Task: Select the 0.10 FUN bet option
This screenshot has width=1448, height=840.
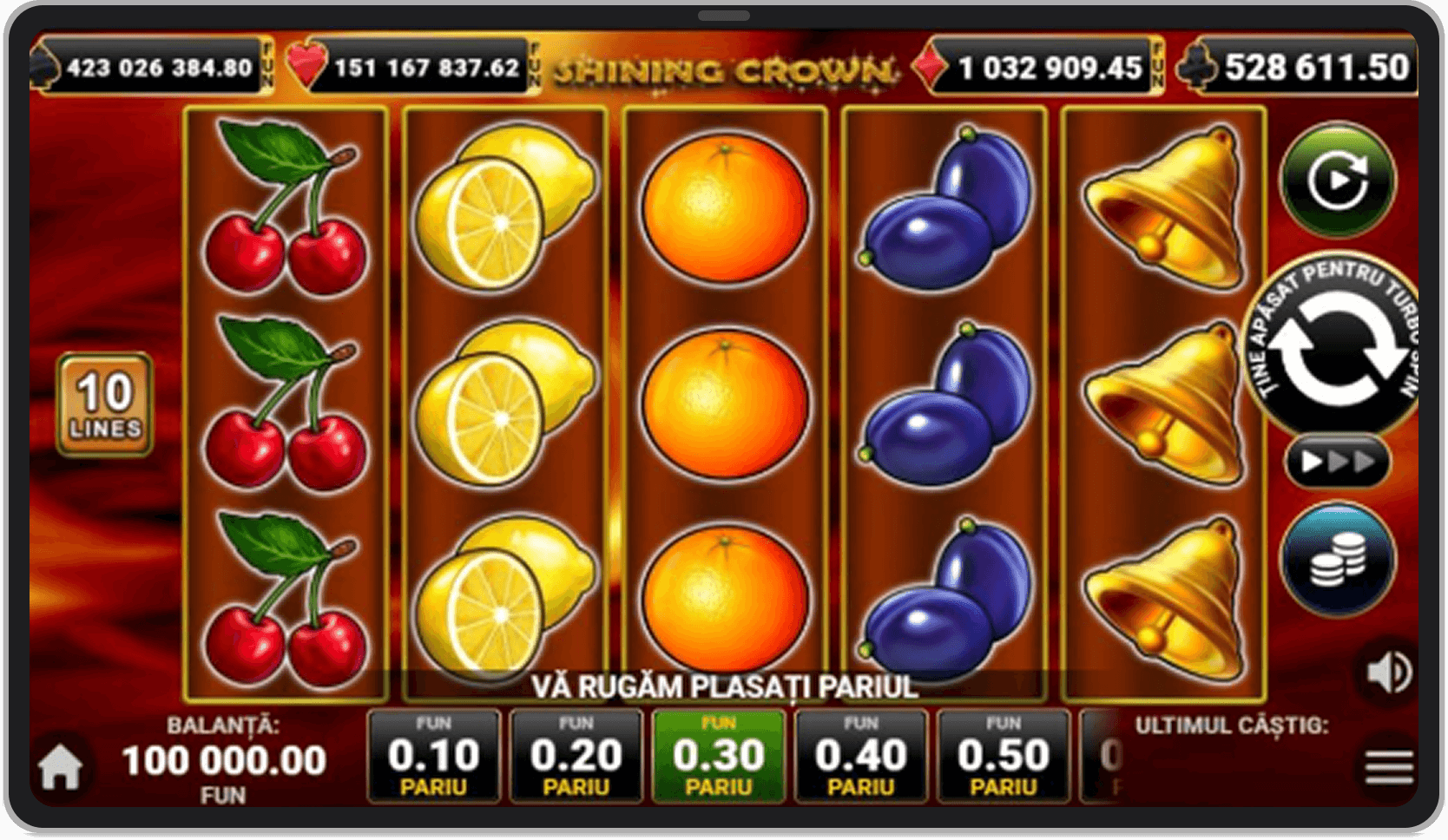Action: (433, 757)
